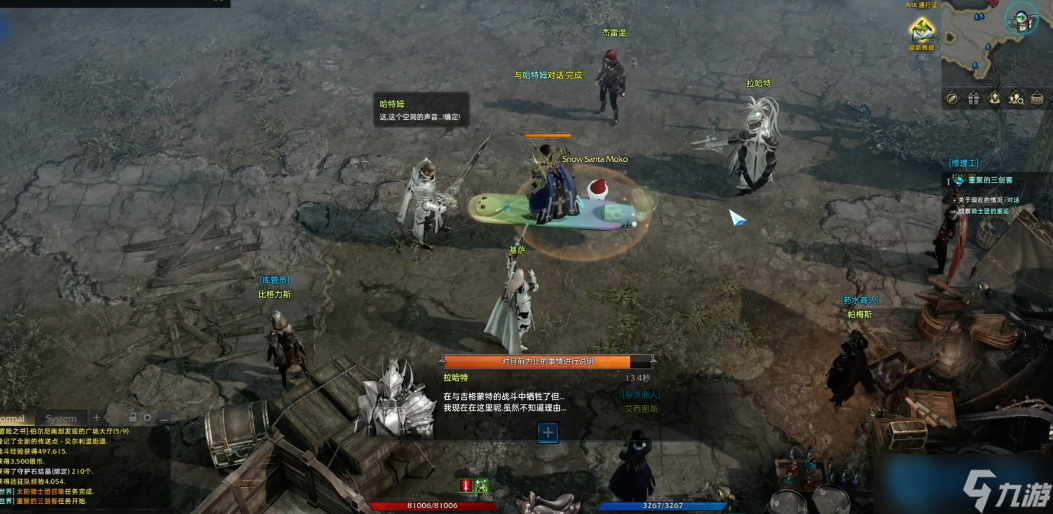Click the circular minimap toggle in the corner
Image resolution: width=1053 pixels, height=514 pixels.
pos(1021,17)
